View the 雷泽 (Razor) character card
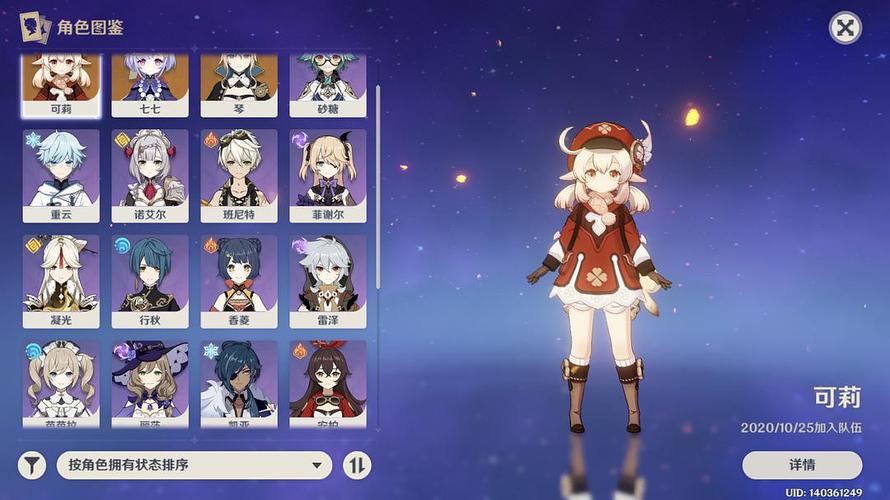Screen dimensions: 890x500 coord(327,280)
